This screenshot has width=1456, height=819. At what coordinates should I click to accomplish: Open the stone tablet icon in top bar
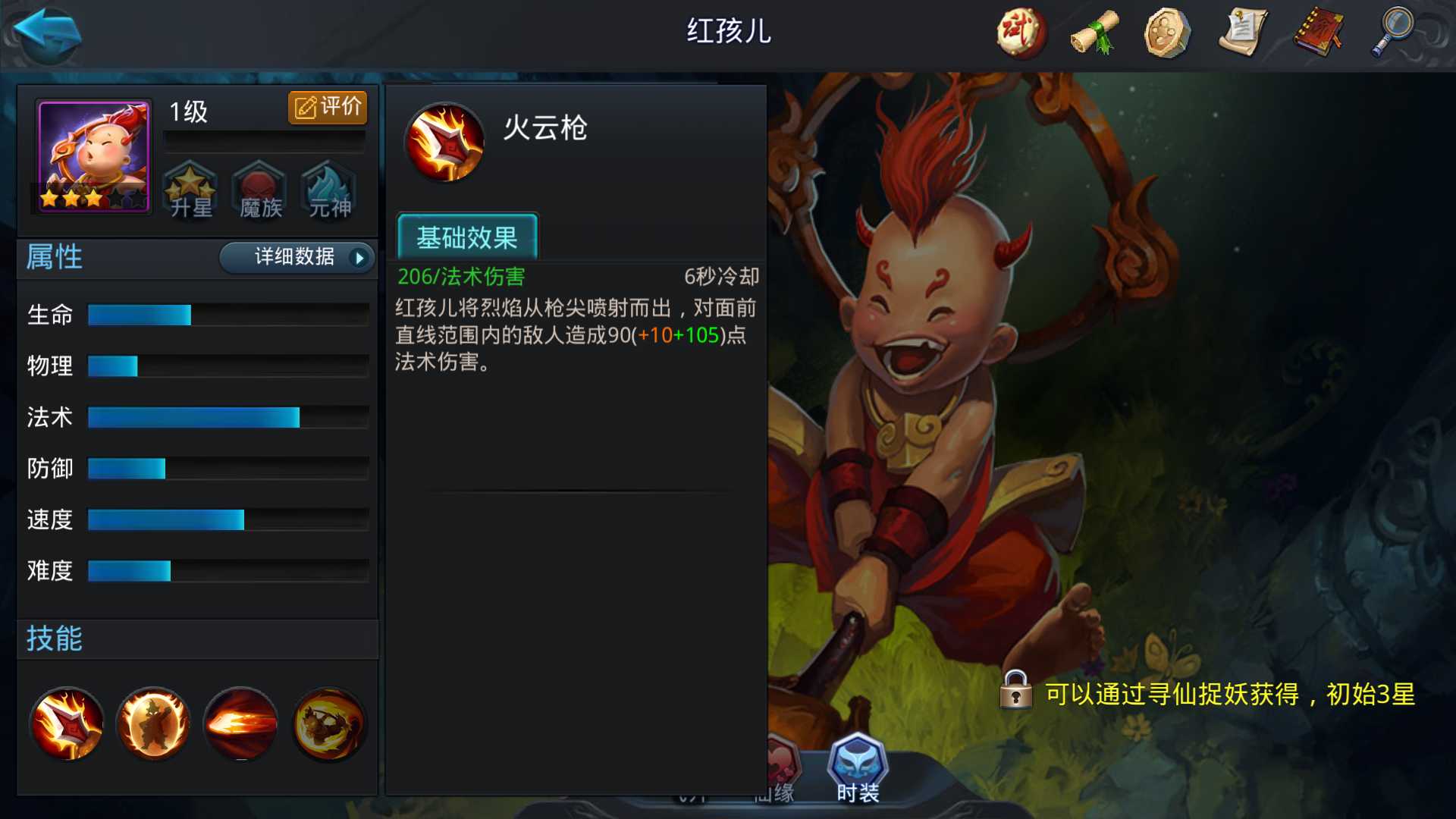coord(1168,33)
